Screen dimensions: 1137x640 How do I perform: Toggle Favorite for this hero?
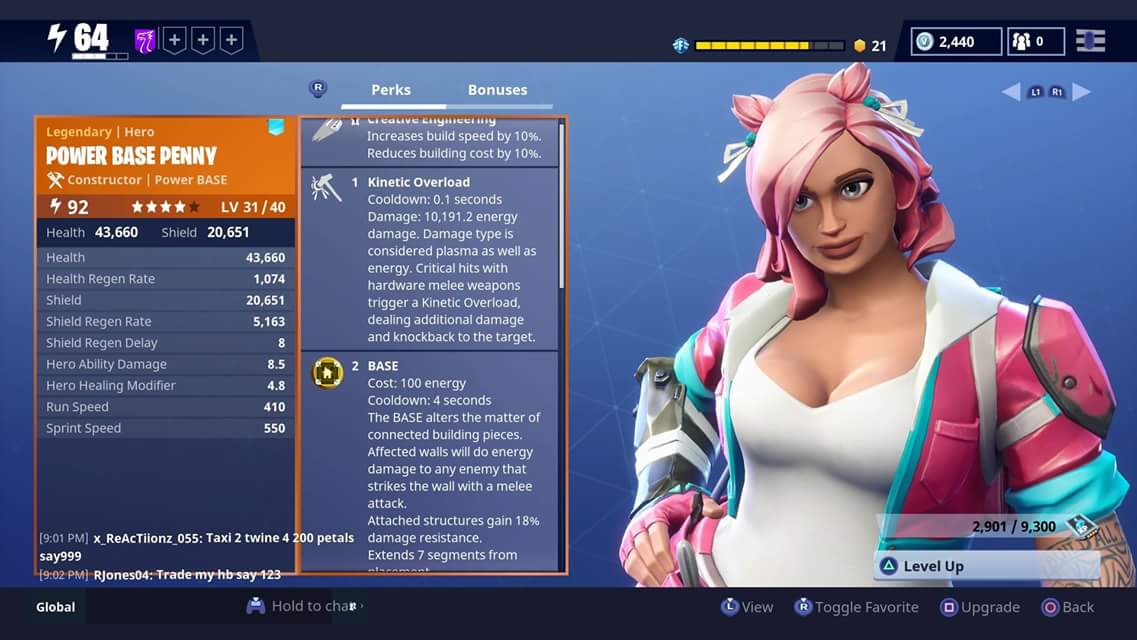[x=856, y=607]
